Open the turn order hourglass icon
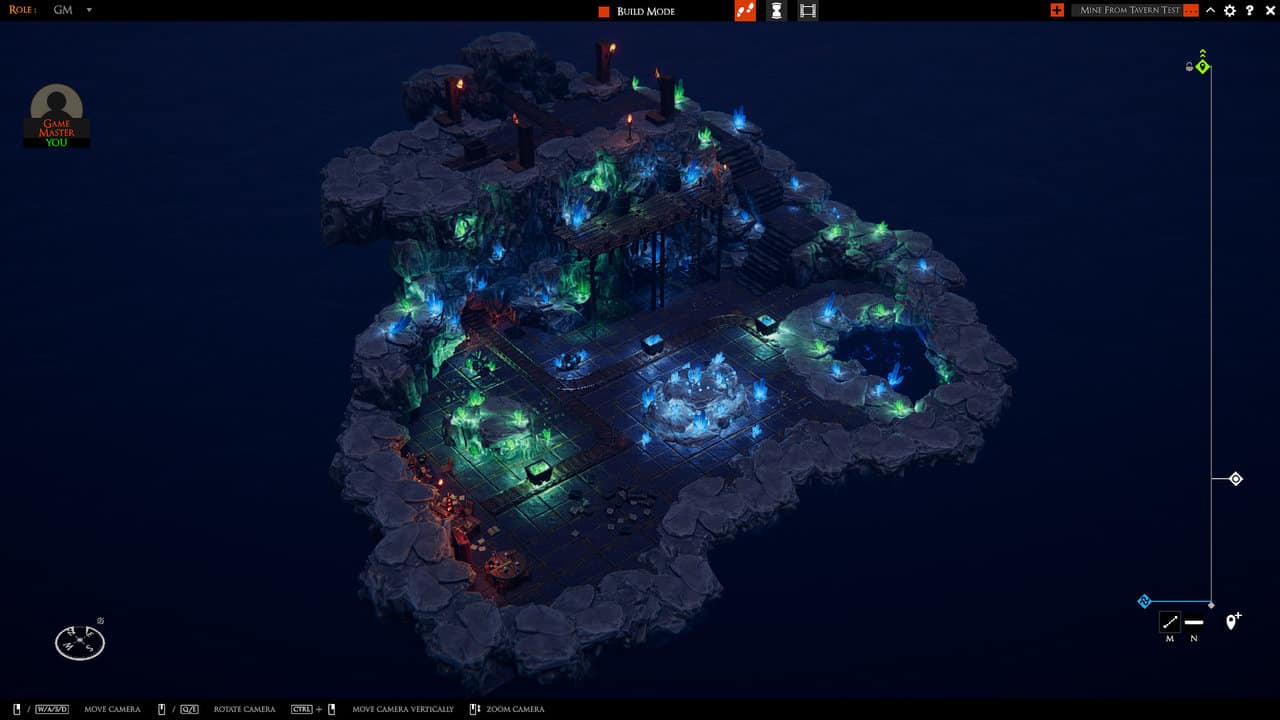Screen dimensions: 1280x720 pyautogui.click(x=776, y=11)
